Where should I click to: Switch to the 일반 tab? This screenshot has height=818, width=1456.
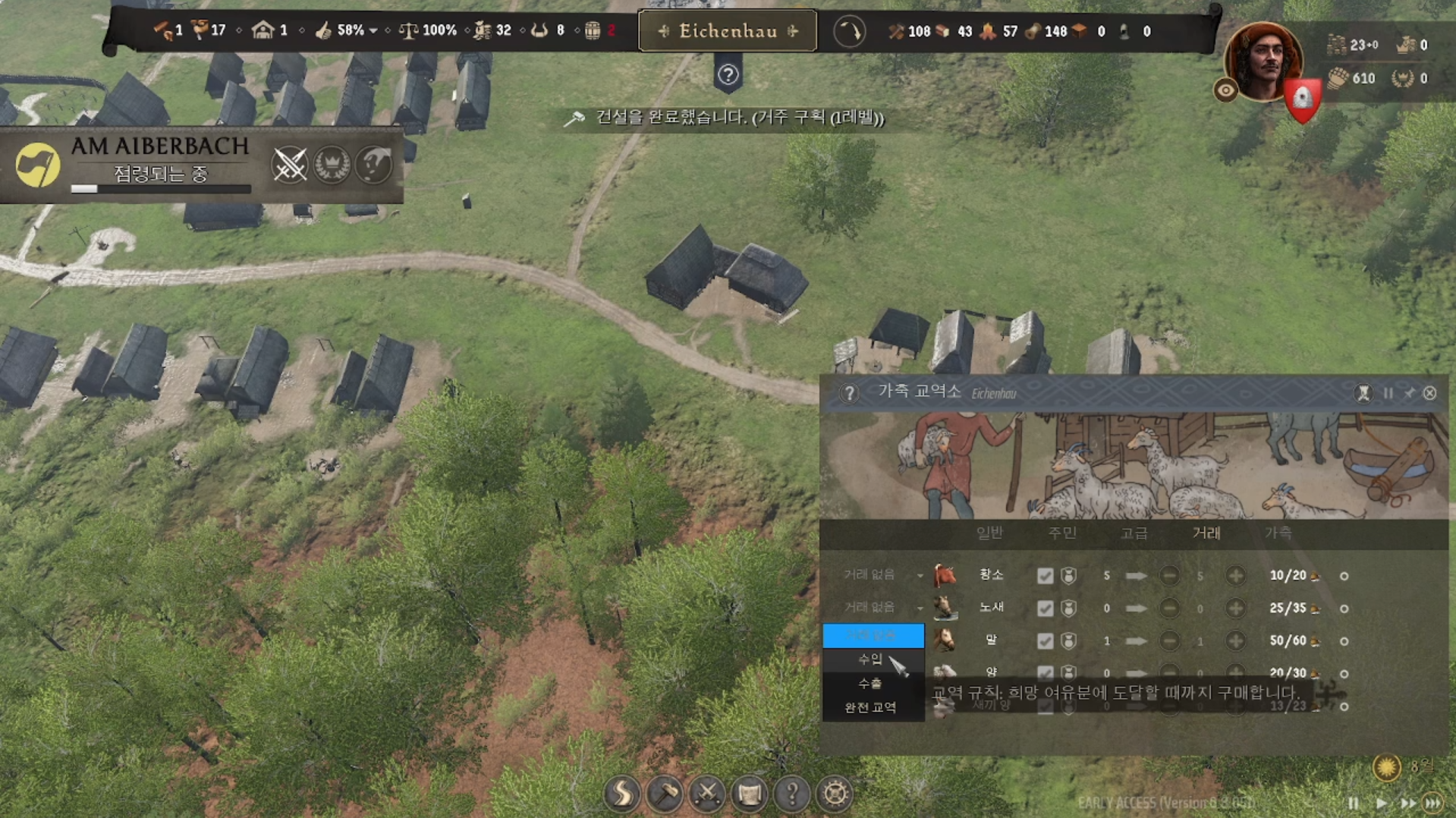pos(989,533)
